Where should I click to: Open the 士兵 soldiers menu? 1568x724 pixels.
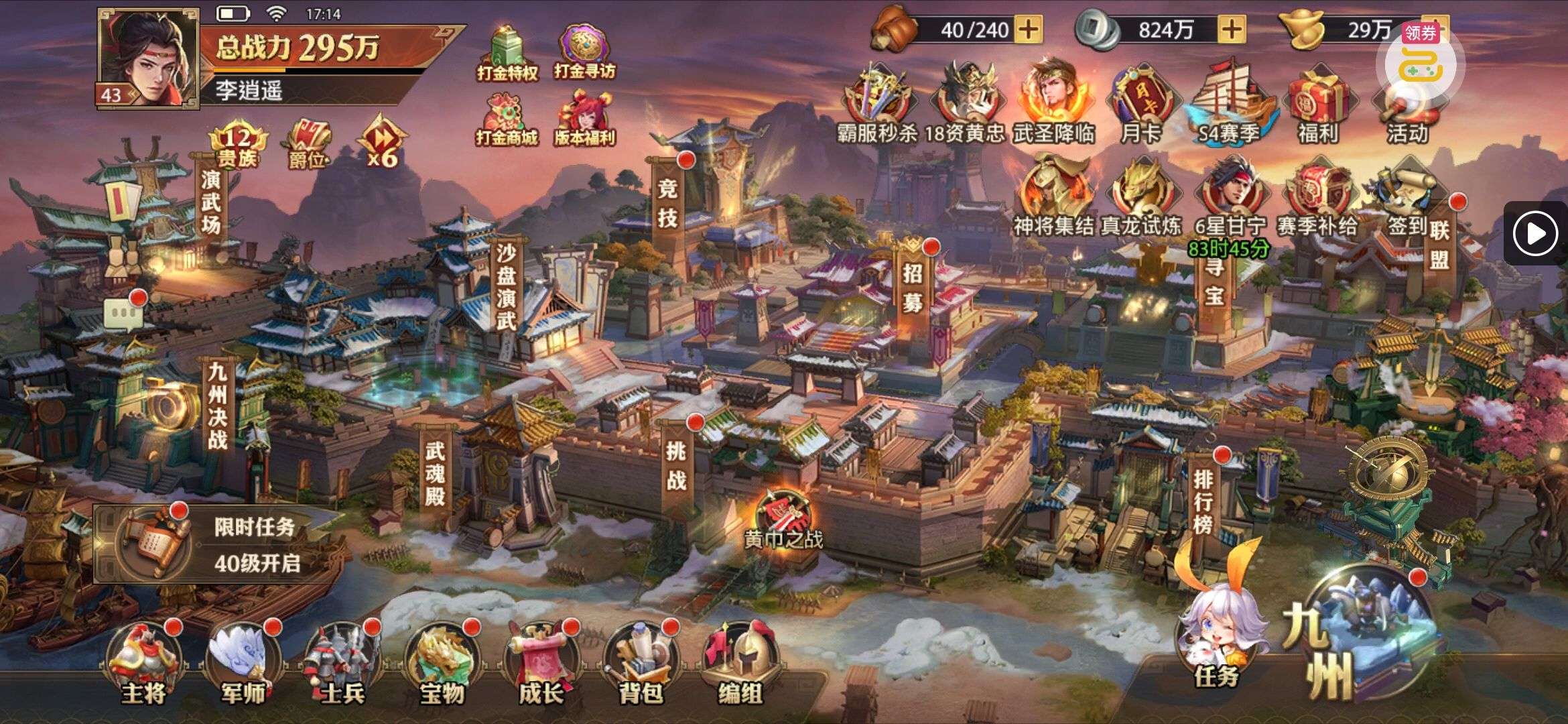[341, 665]
